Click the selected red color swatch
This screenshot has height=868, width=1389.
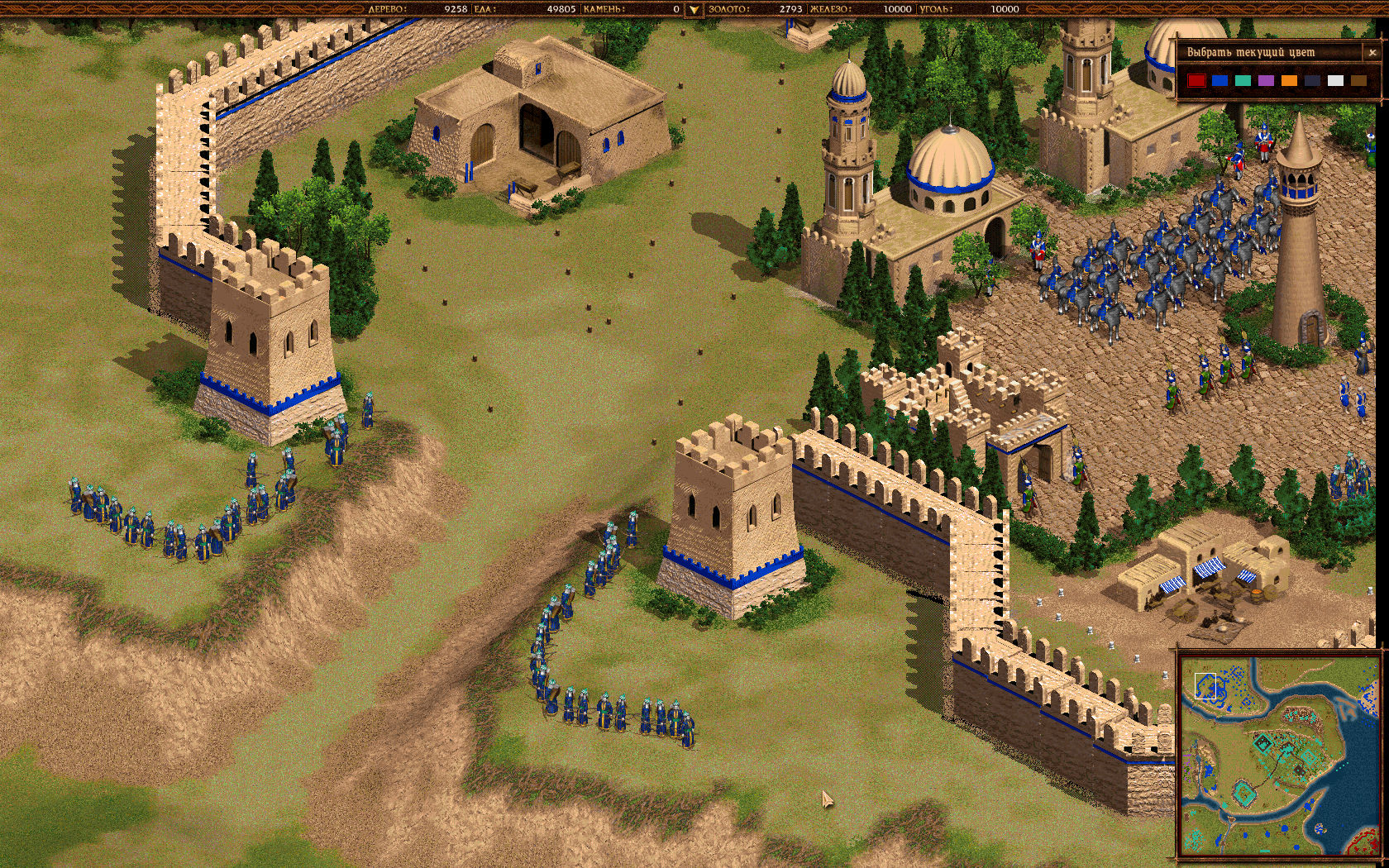(1196, 80)
